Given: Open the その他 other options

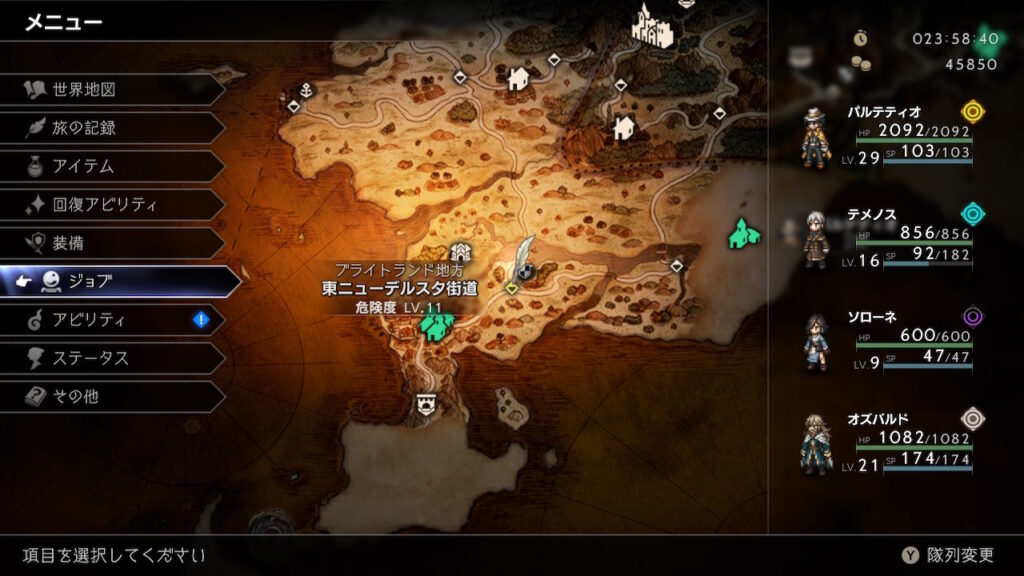Looking at the screenshot, I should (x=110, y=396).
